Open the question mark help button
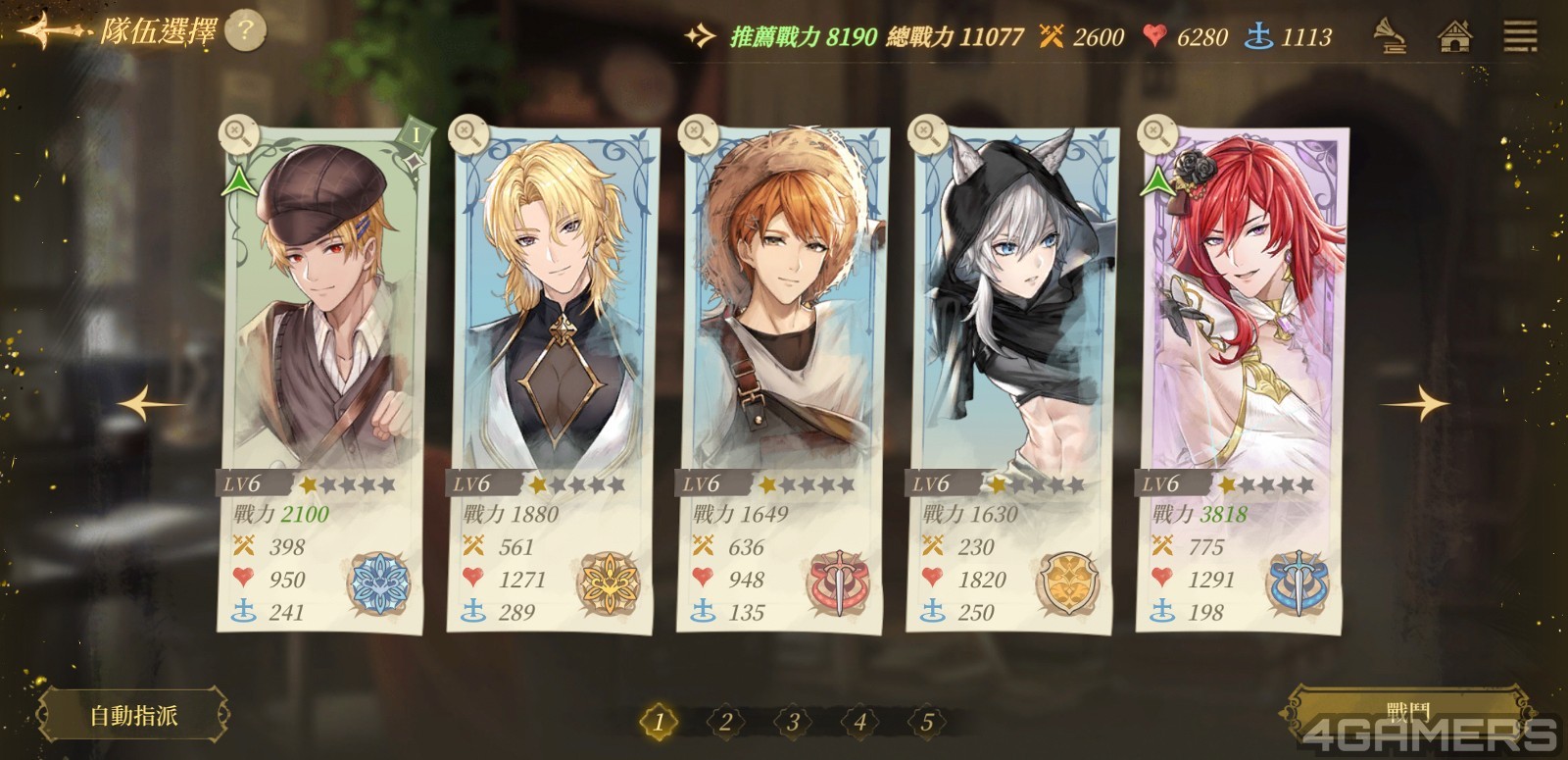The width and height of the screenshot is (1568, 760). (245, 32)
